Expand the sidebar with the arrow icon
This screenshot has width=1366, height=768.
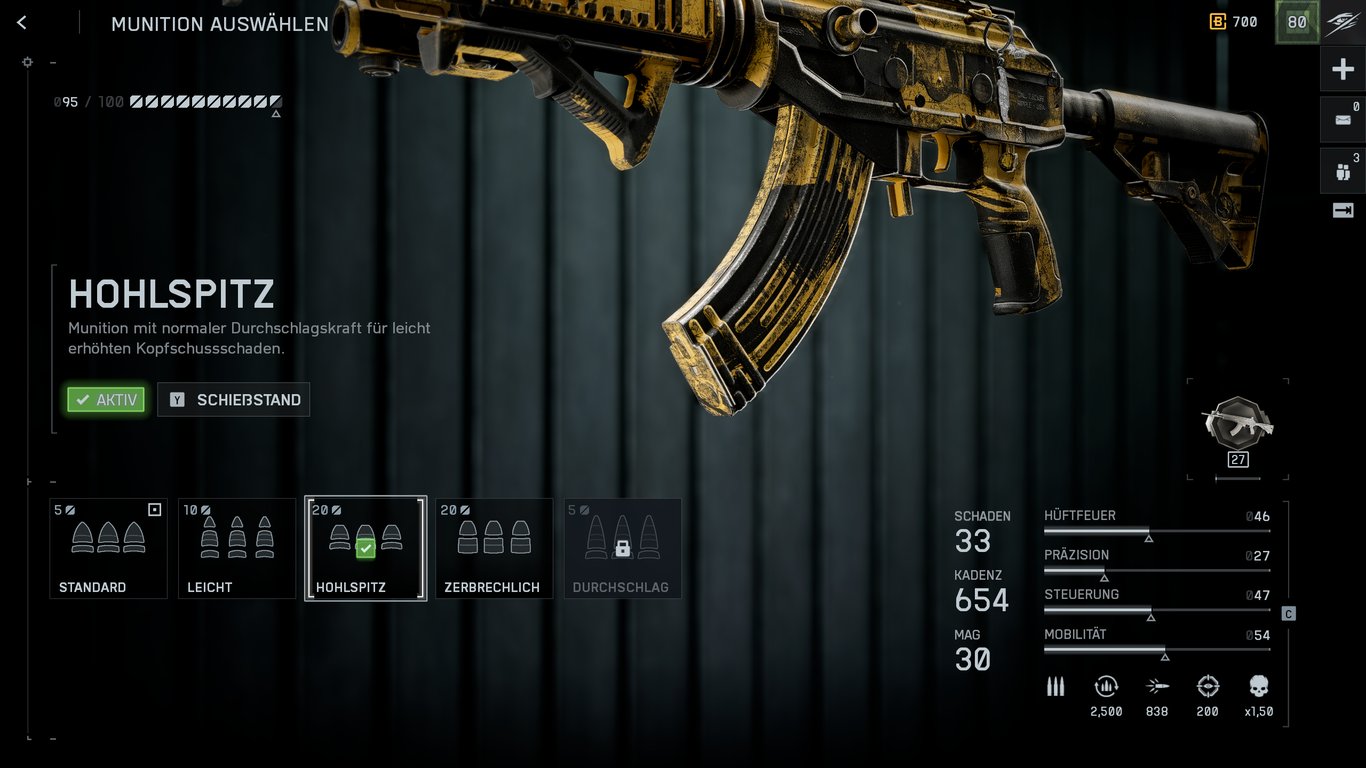coord(1342,210)
